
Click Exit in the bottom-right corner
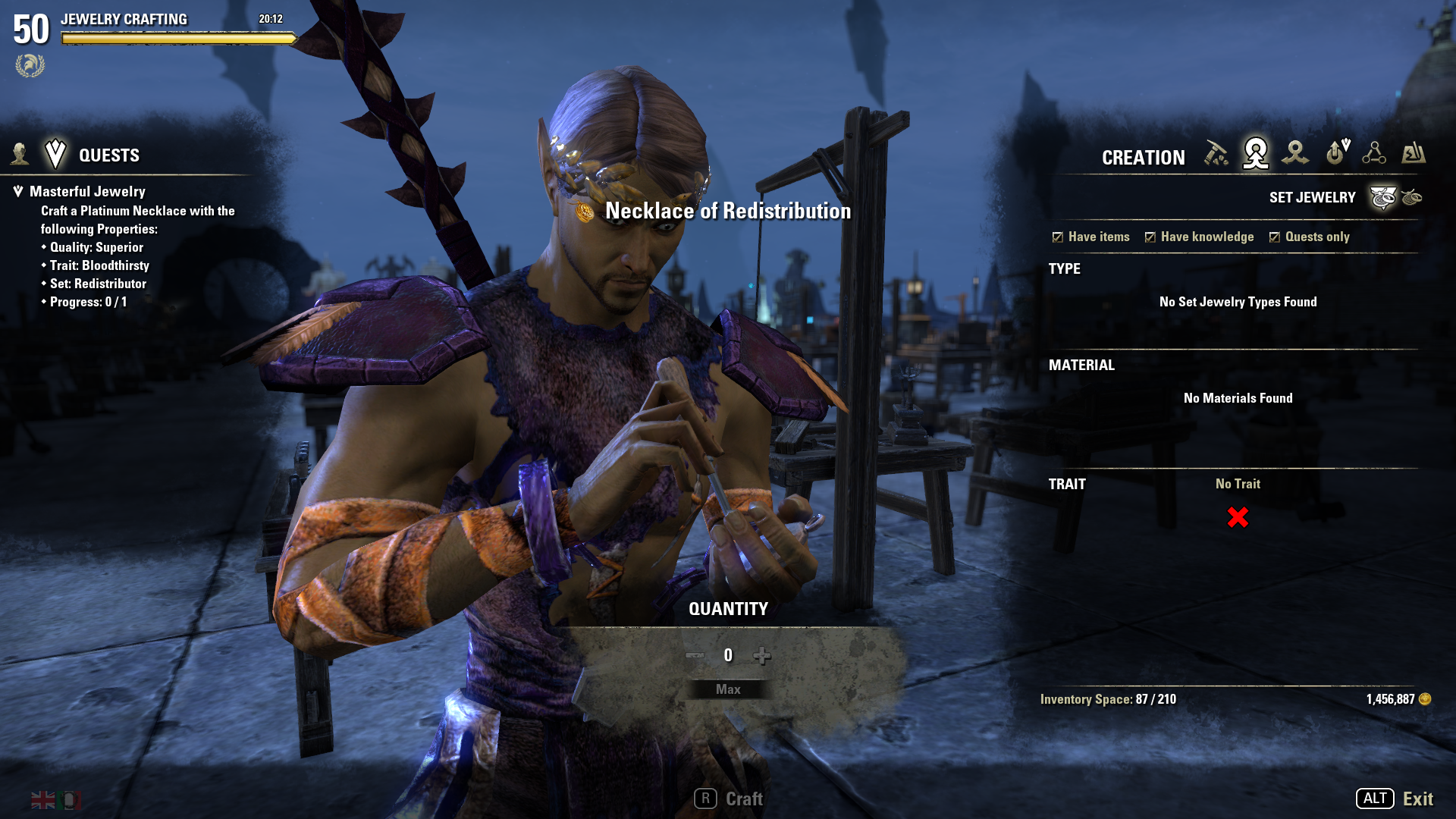(1417, 798)
